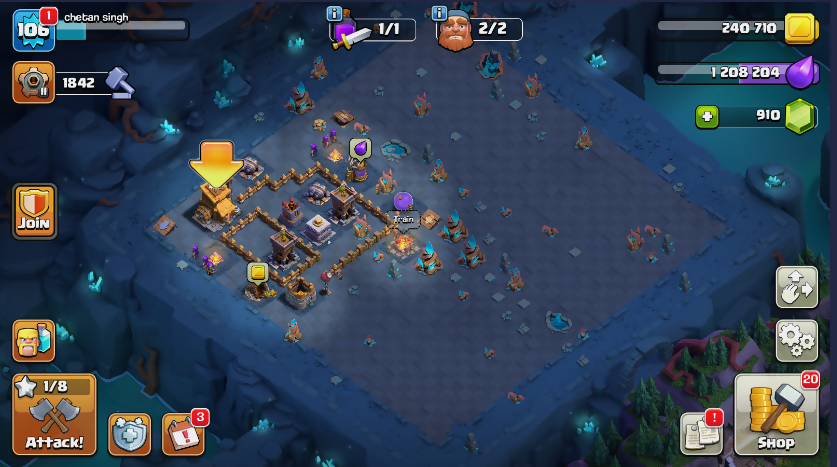The width and height of the screenshot is (837, 467).
Task: Open the village layout editor
Action: coord(797,287)
